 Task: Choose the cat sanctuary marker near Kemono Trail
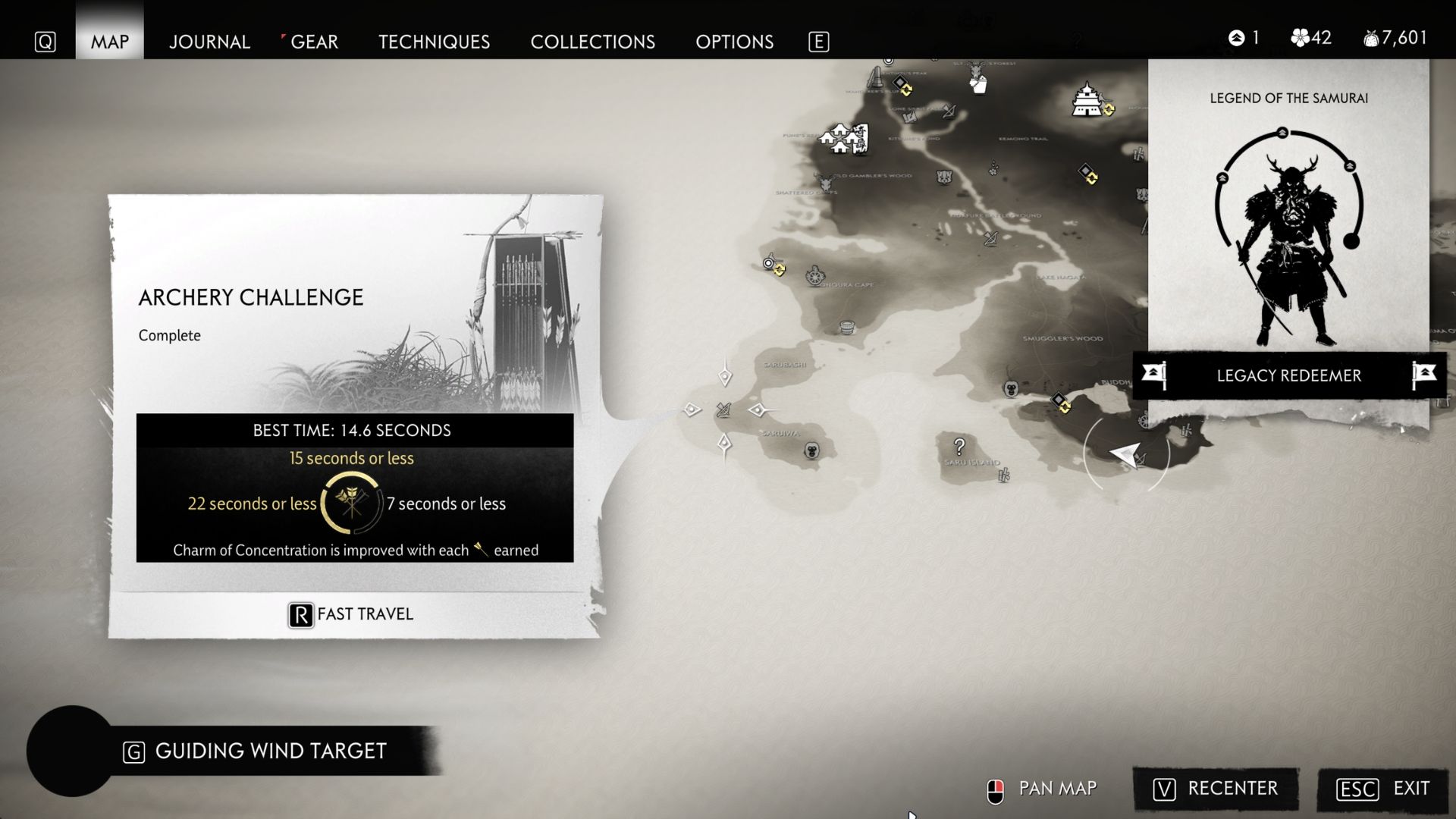944,177
